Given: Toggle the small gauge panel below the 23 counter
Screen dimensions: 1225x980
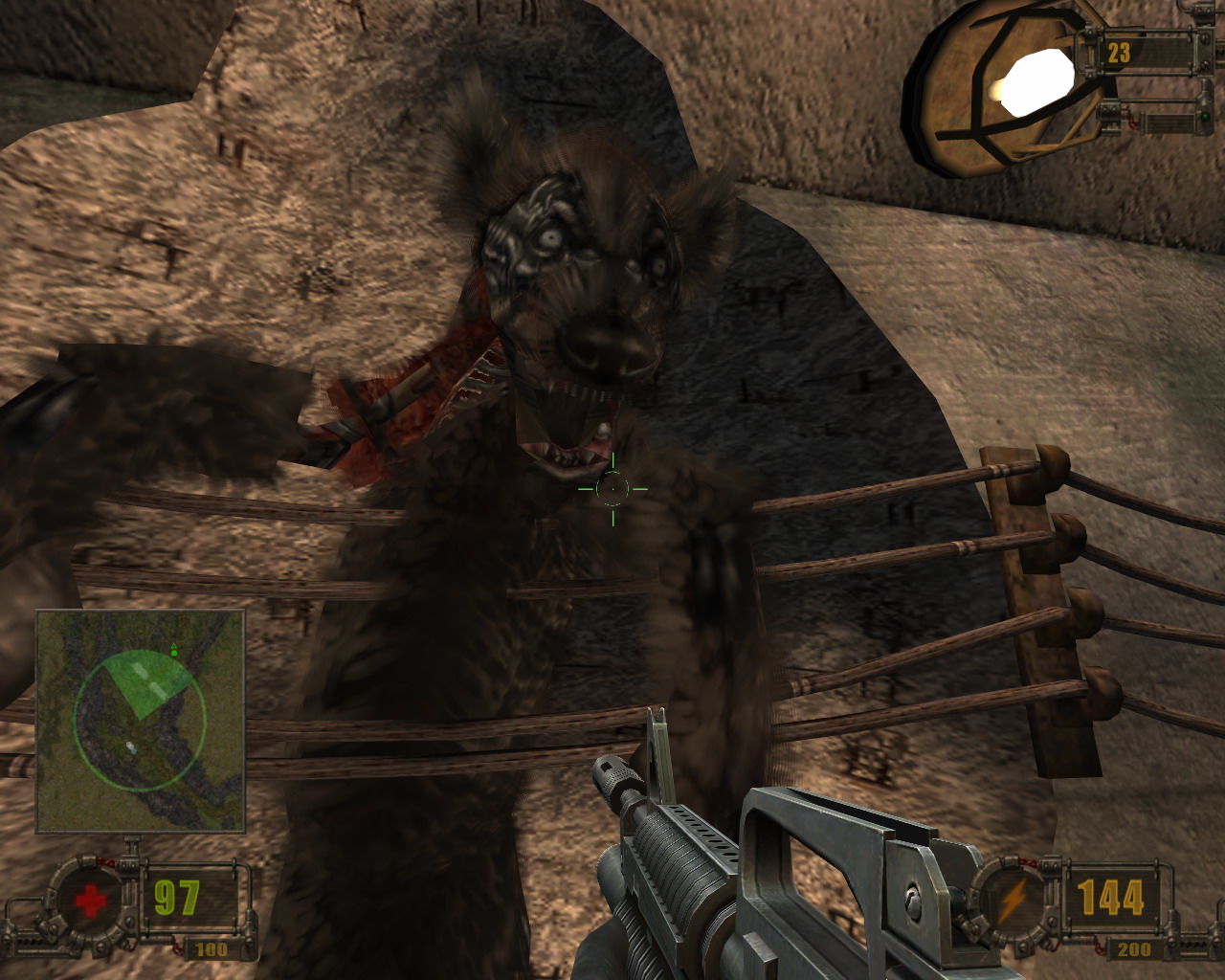Looking at the screenshot, I should pyautogui.click(x=1169, y=122).
